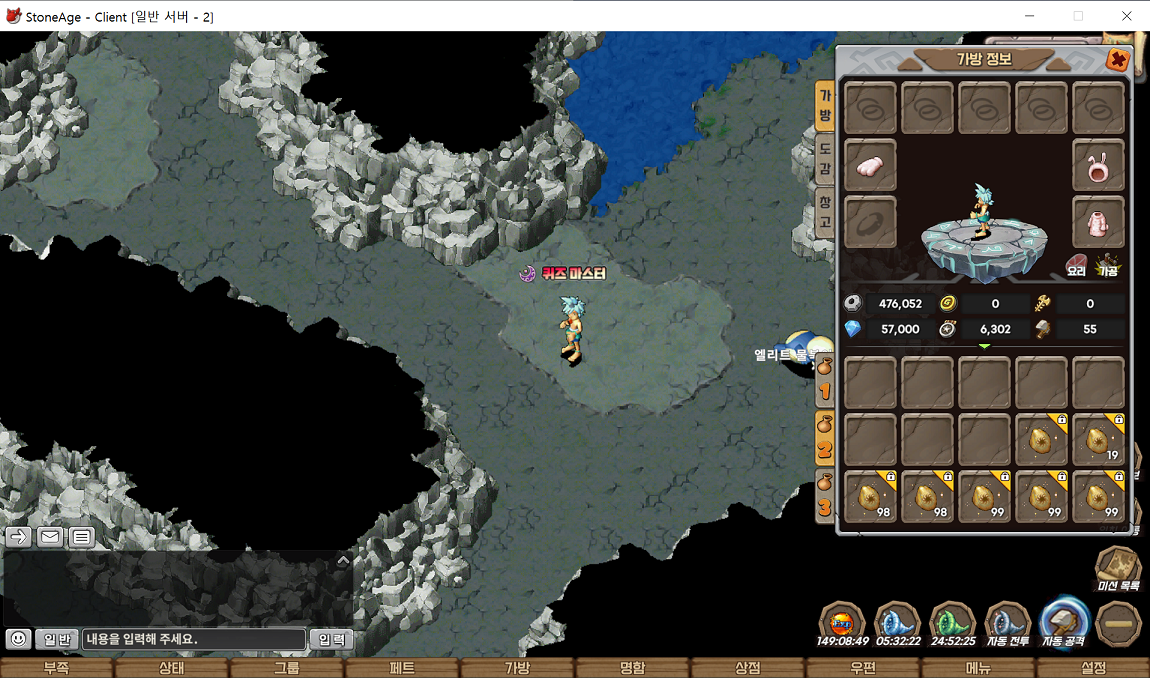Select bag pouch number 1
Screen dimensions: 1150x678
(826, 378)
